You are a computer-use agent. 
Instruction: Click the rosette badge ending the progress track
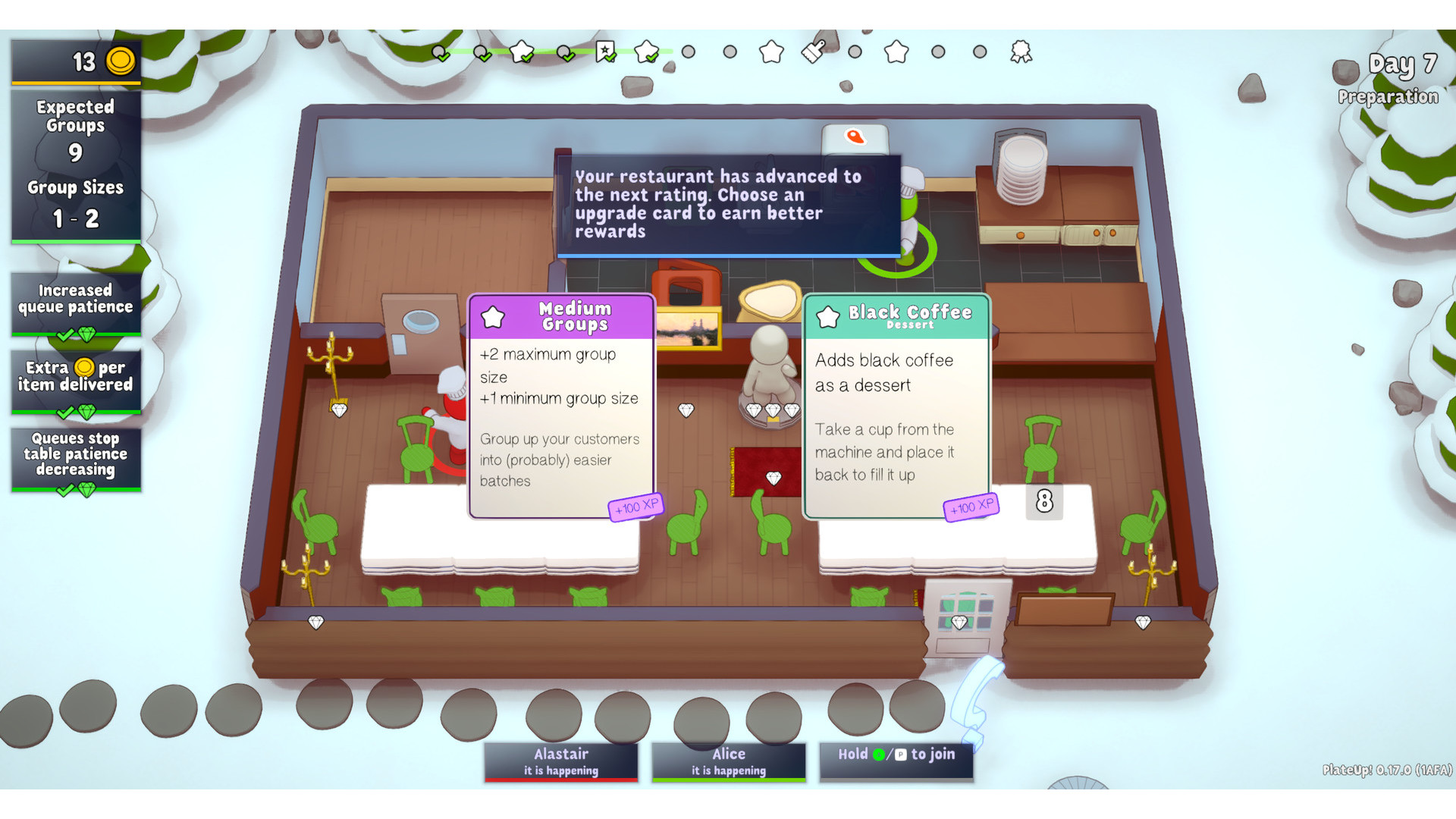[1021, 52]
